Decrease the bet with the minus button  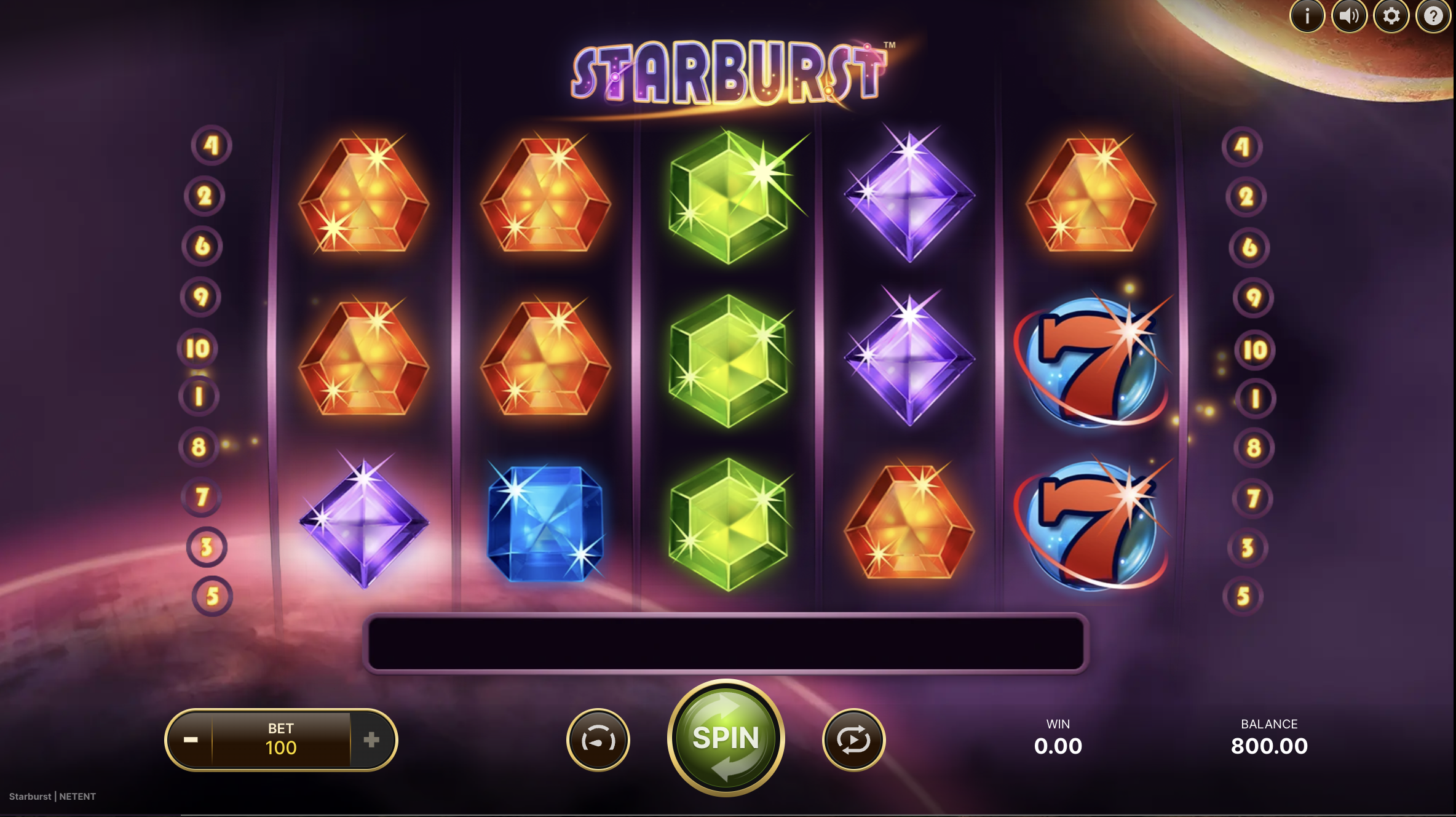click(x=191, y=739)
